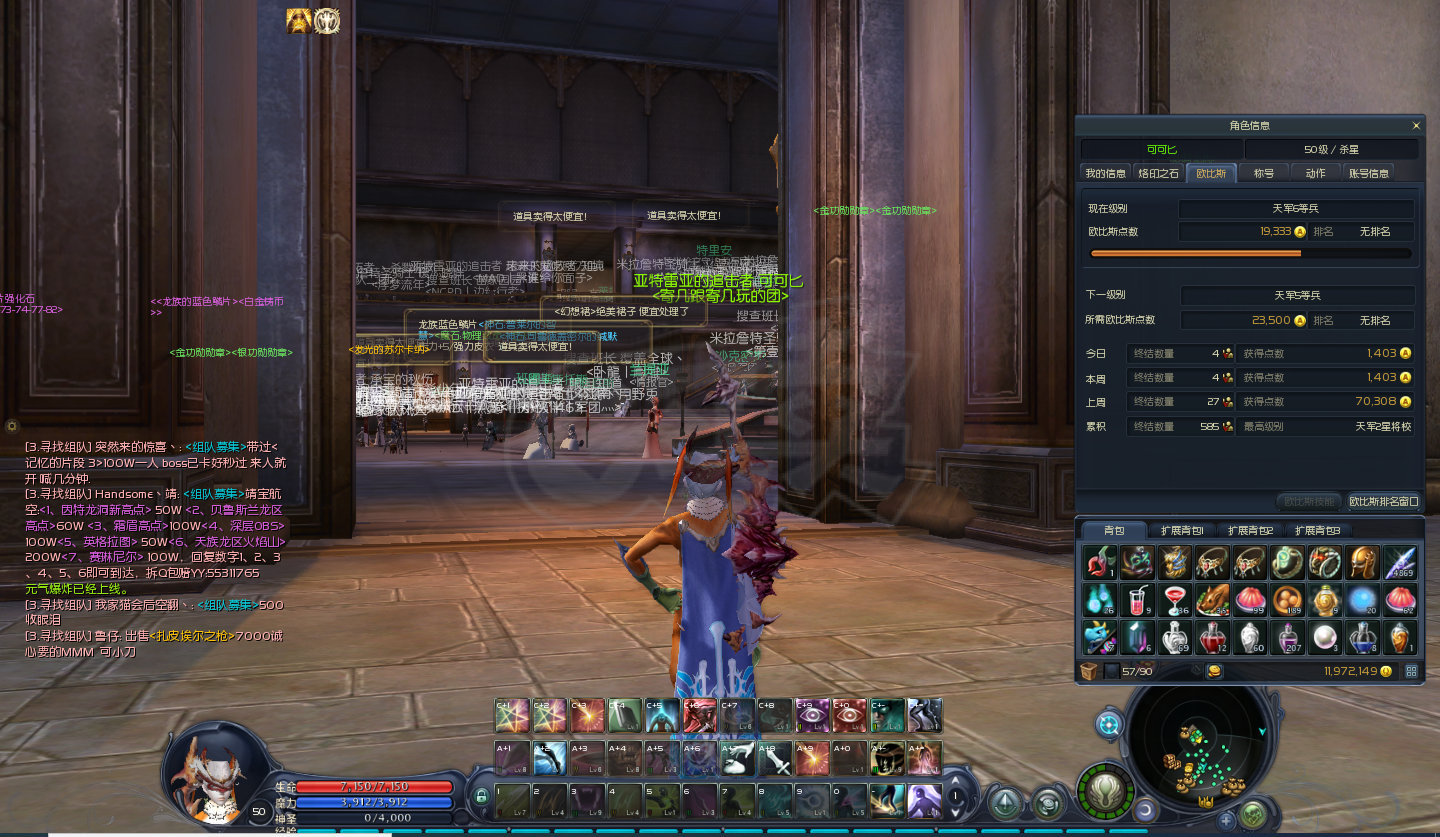This screenshot has height=837, width=1440.
Task: Select the golden helmet in the bag
Action: point(1361,563)
